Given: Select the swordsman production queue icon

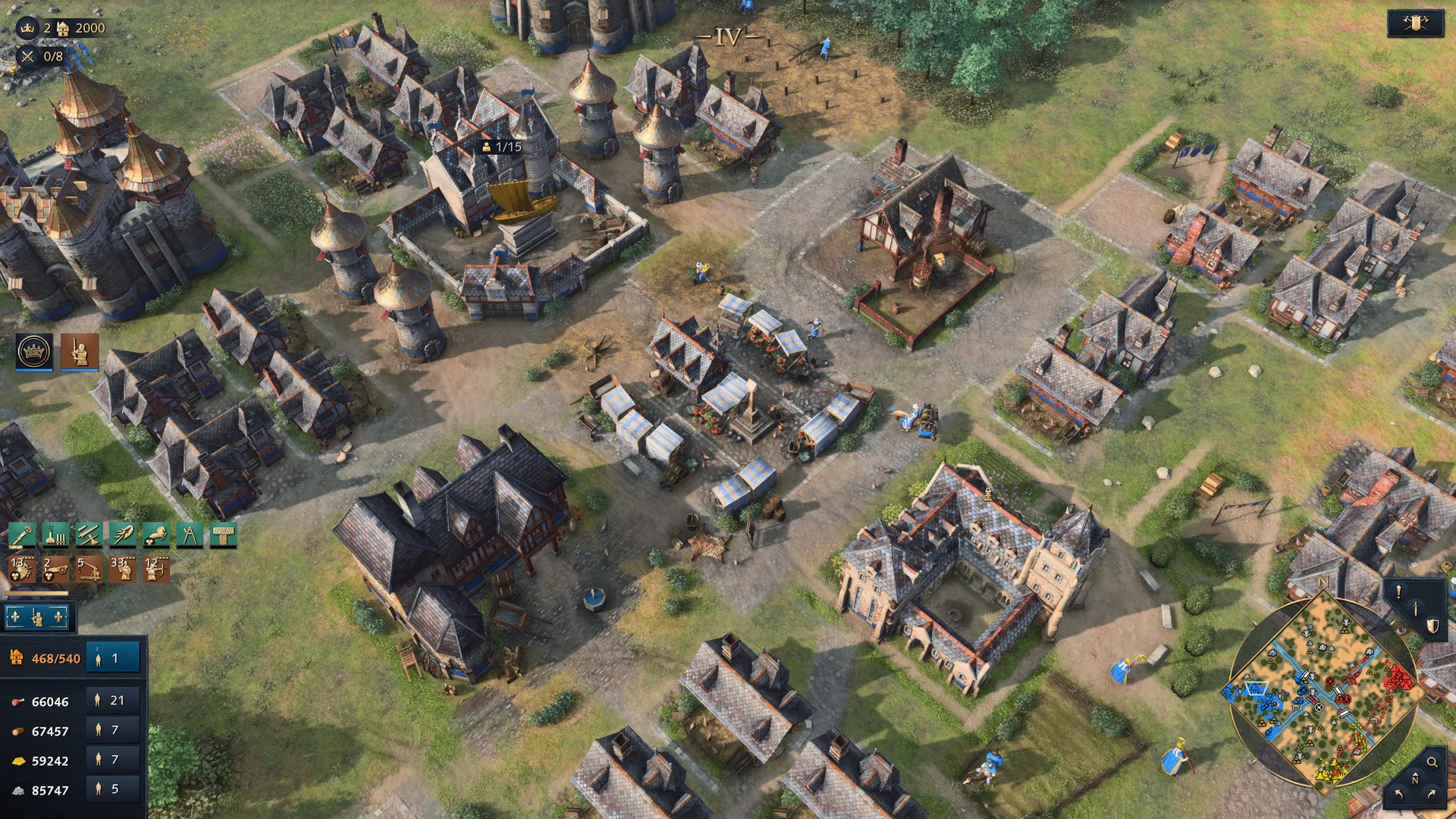Looking at the screenshot, I should pyautogui.click(x=80, y=352).
